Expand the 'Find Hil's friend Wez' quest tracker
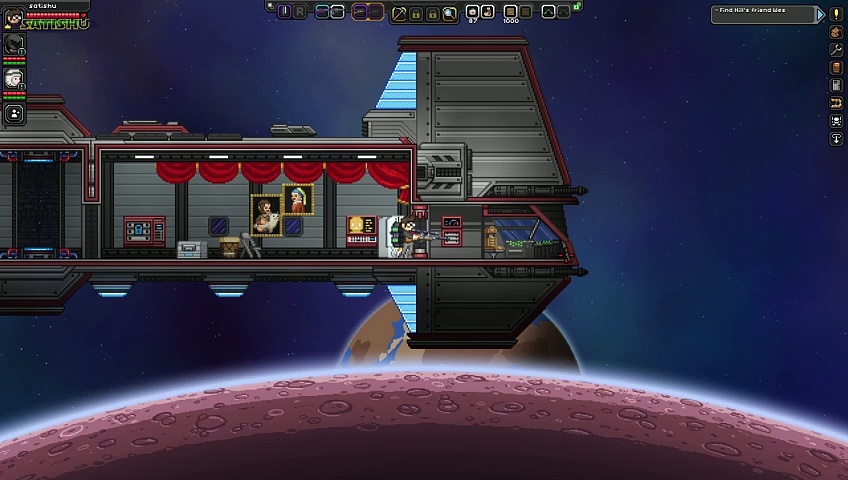 click(x=821, y=14)
